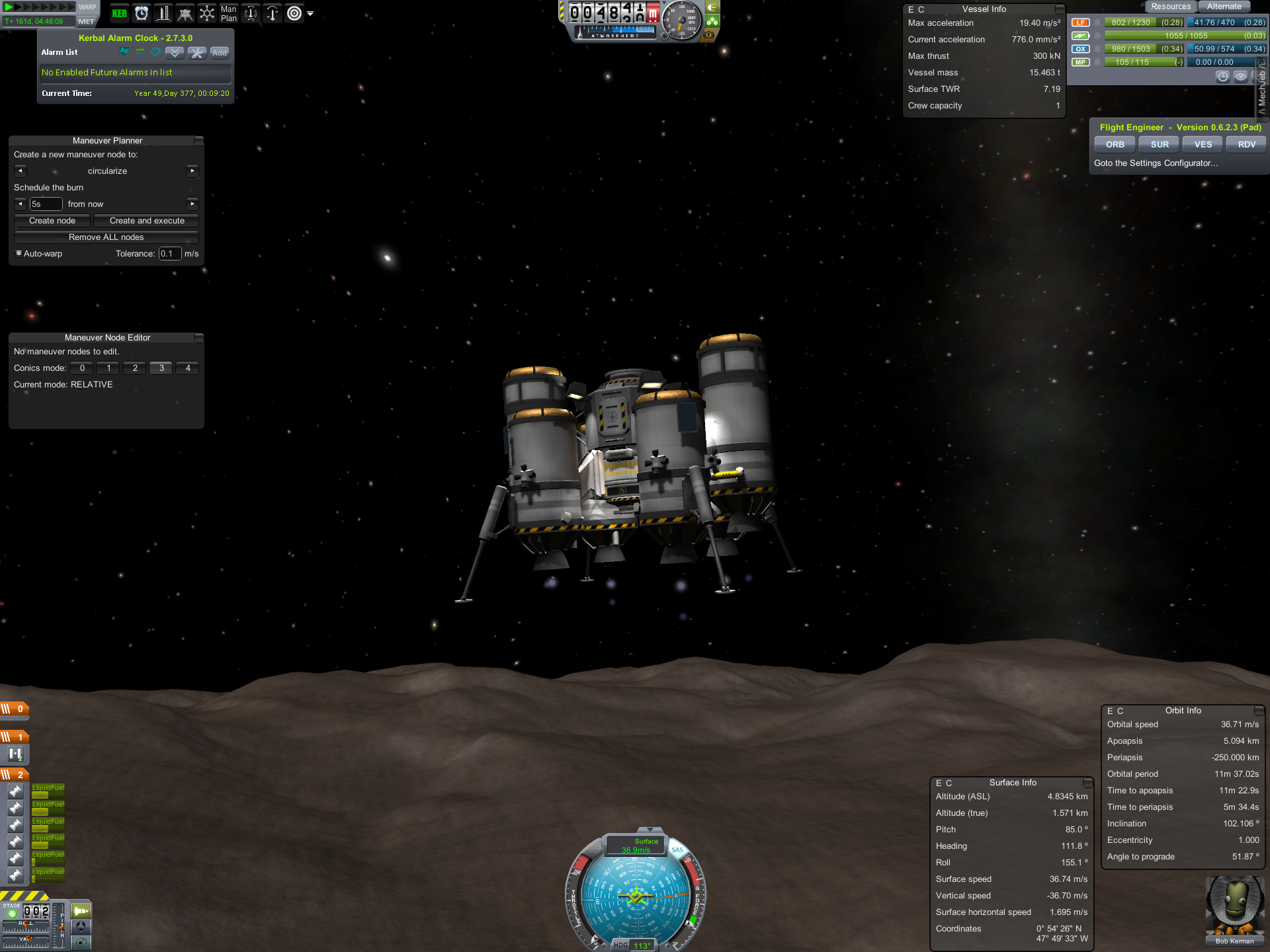Select the staging mode rocket button
1270x952 pixels.
tap(81, 911)
